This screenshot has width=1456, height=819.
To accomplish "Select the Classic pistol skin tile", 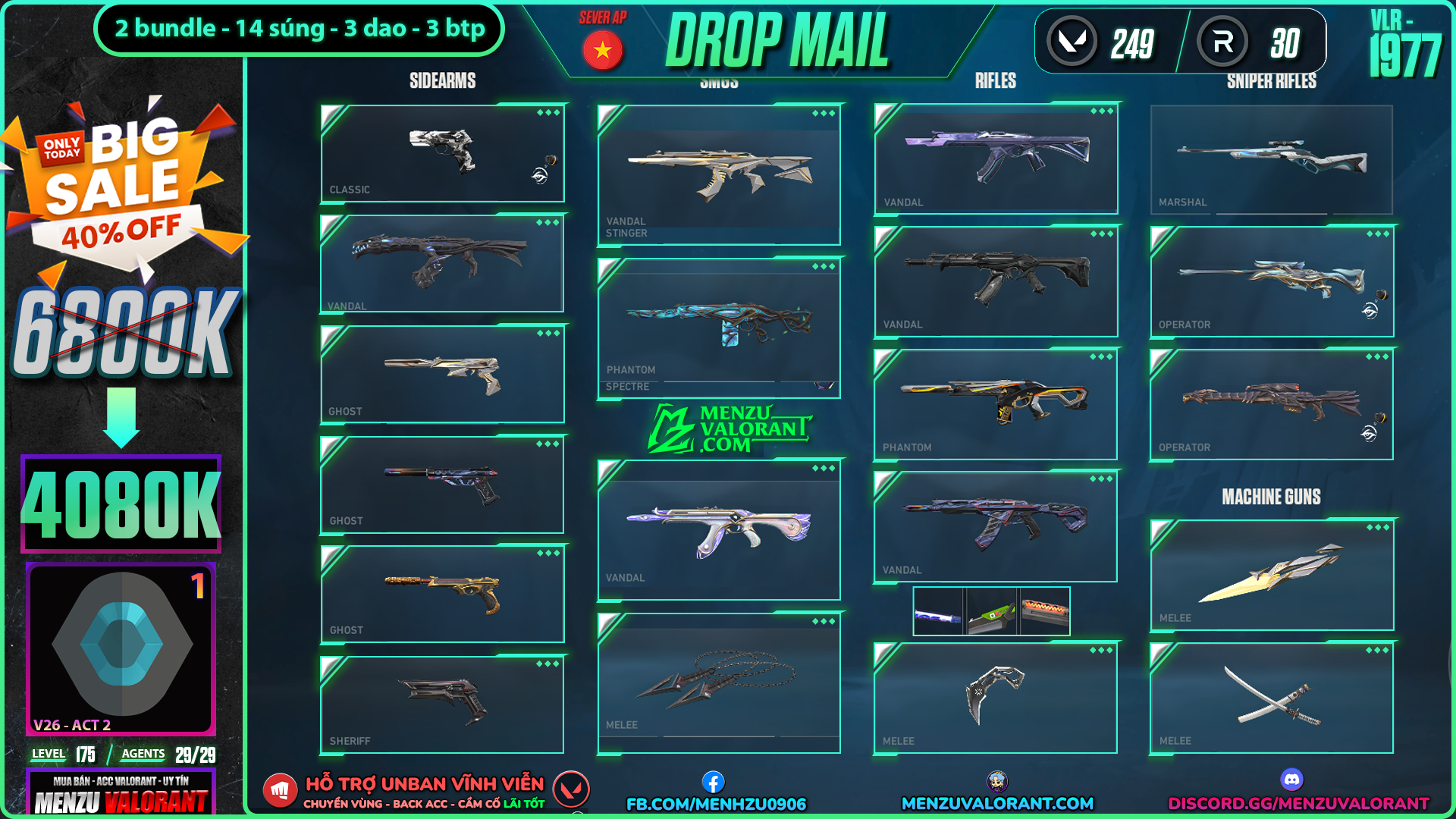I will 442,153.
